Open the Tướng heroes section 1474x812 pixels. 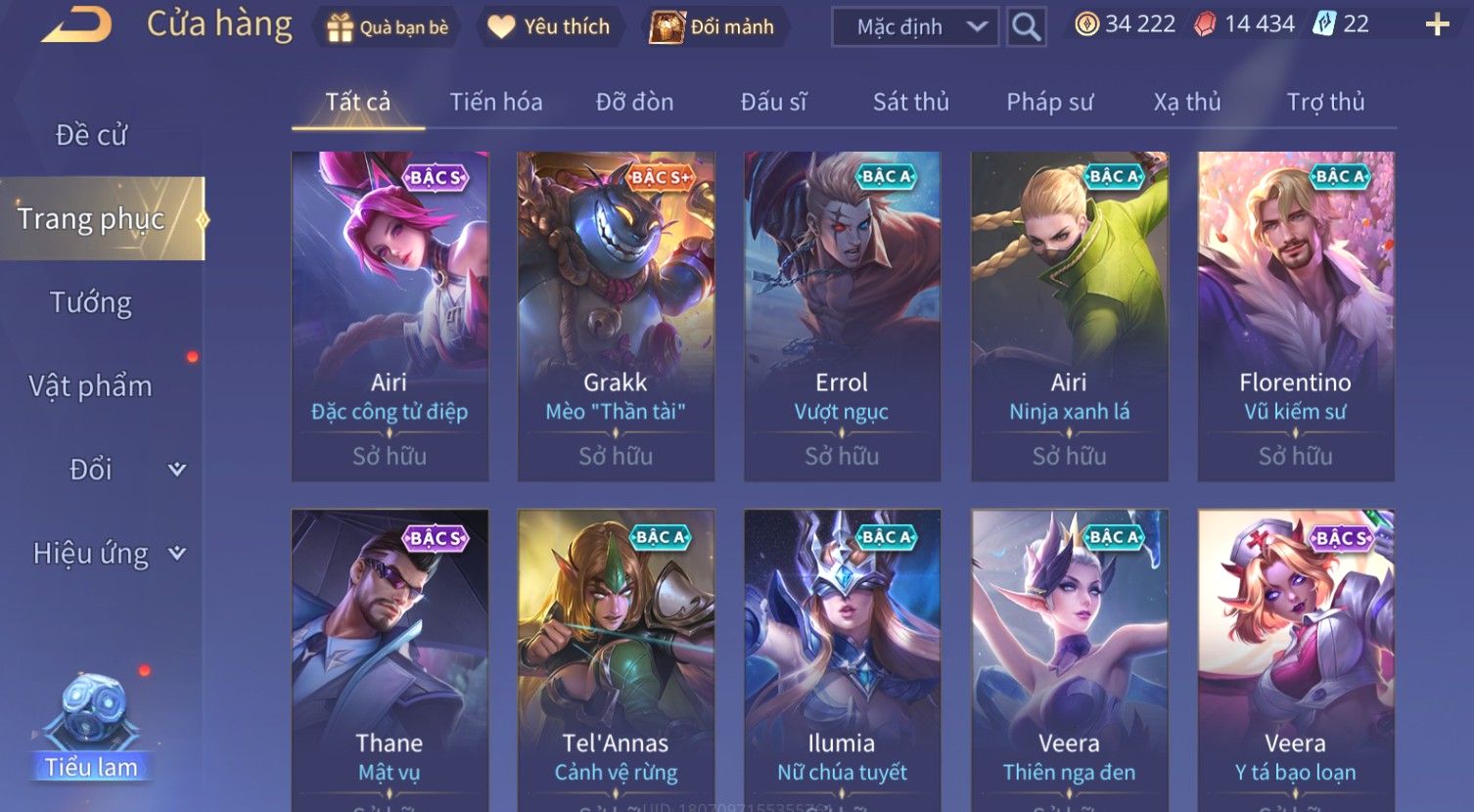tap(91, 302)
